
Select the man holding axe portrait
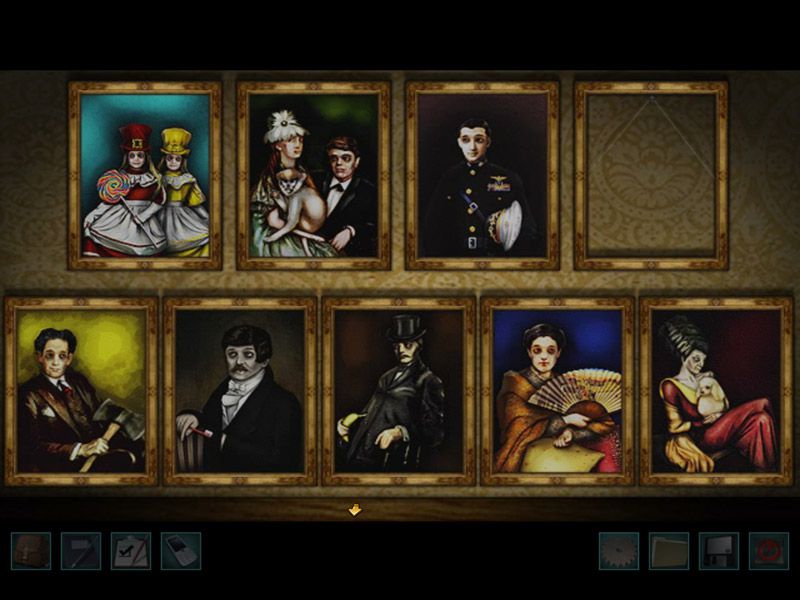tap(81, 391)
